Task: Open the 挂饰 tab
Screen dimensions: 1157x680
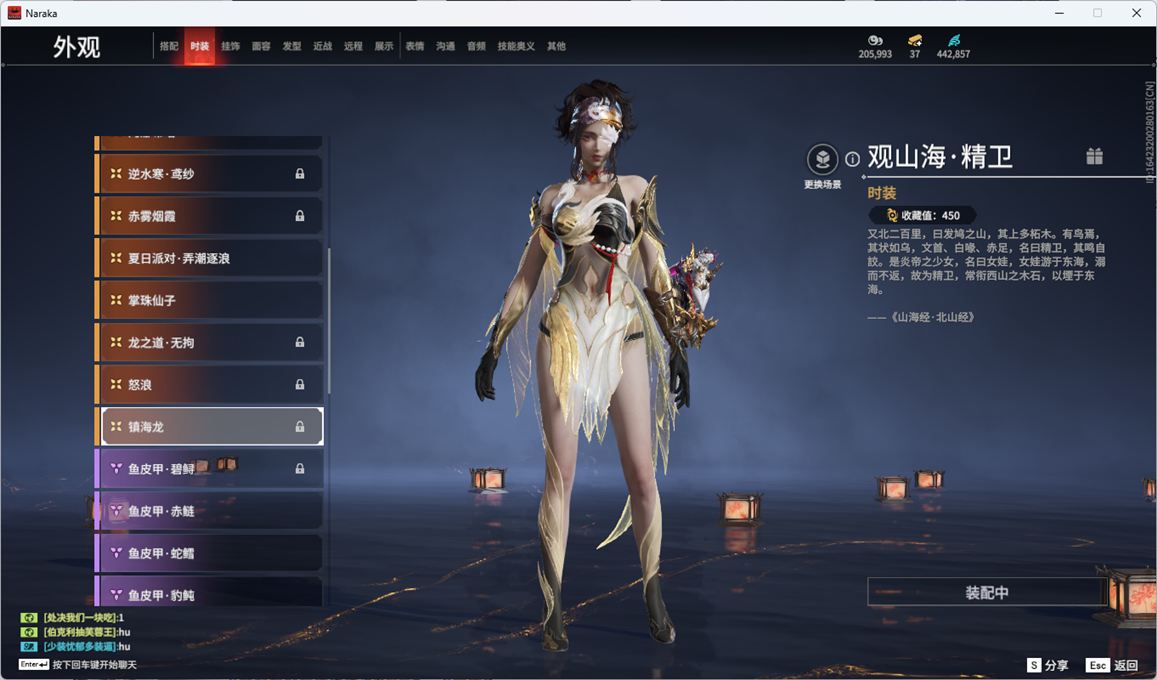Action: pyautogui.click(x=230, y=46)
